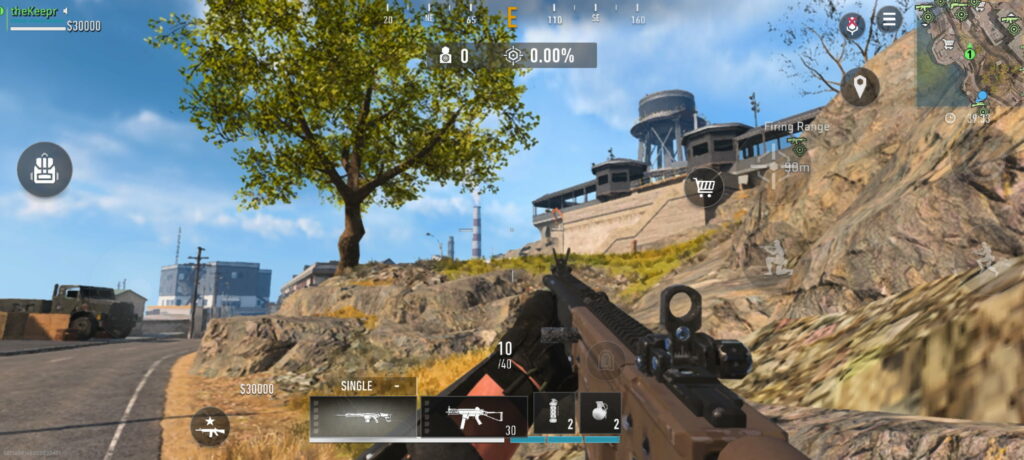Switch to the secondary submachine gun

[473, 416]
